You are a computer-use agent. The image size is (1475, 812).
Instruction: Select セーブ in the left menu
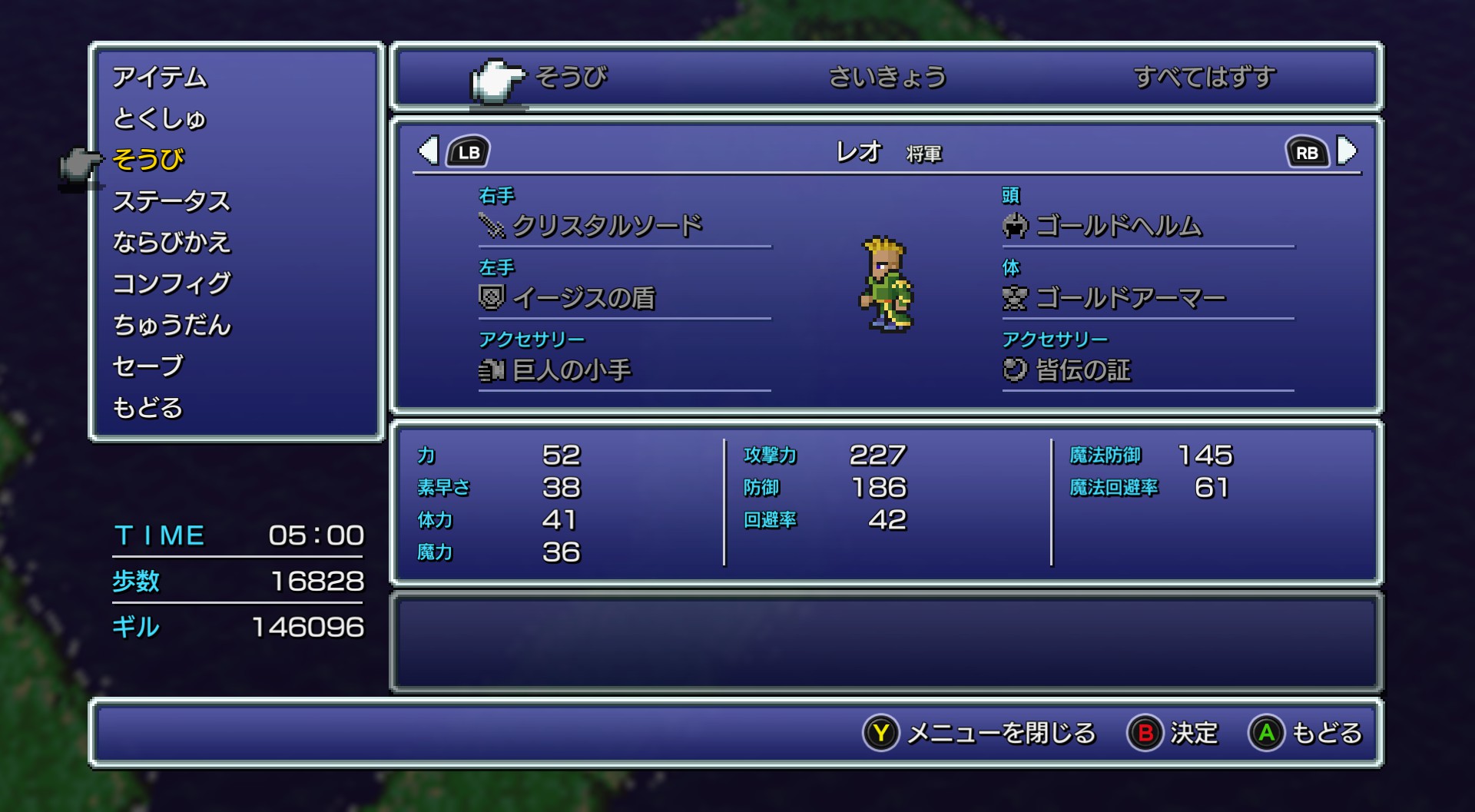point(148,366)
